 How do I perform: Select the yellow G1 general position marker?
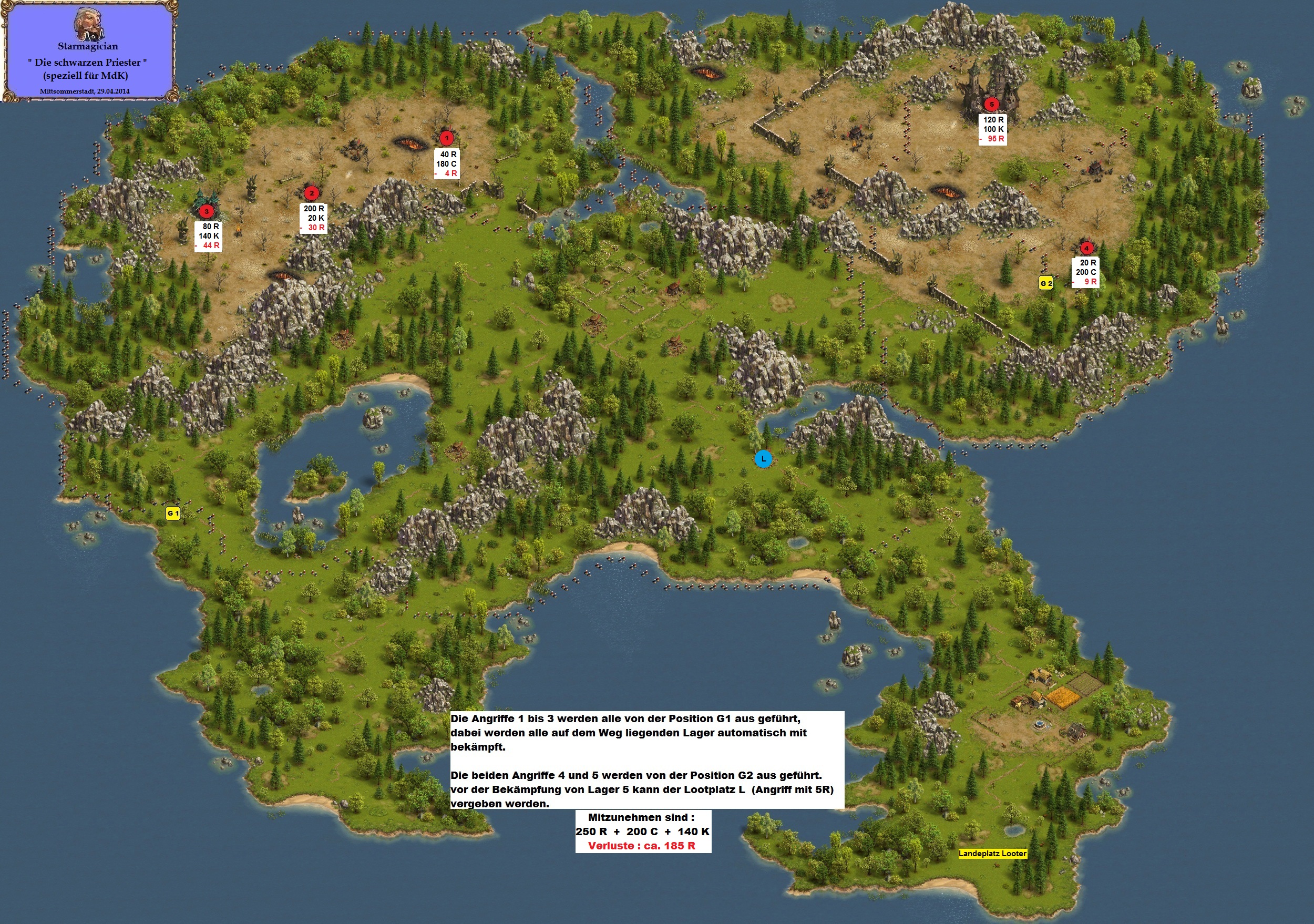click(x=172, y=513)
